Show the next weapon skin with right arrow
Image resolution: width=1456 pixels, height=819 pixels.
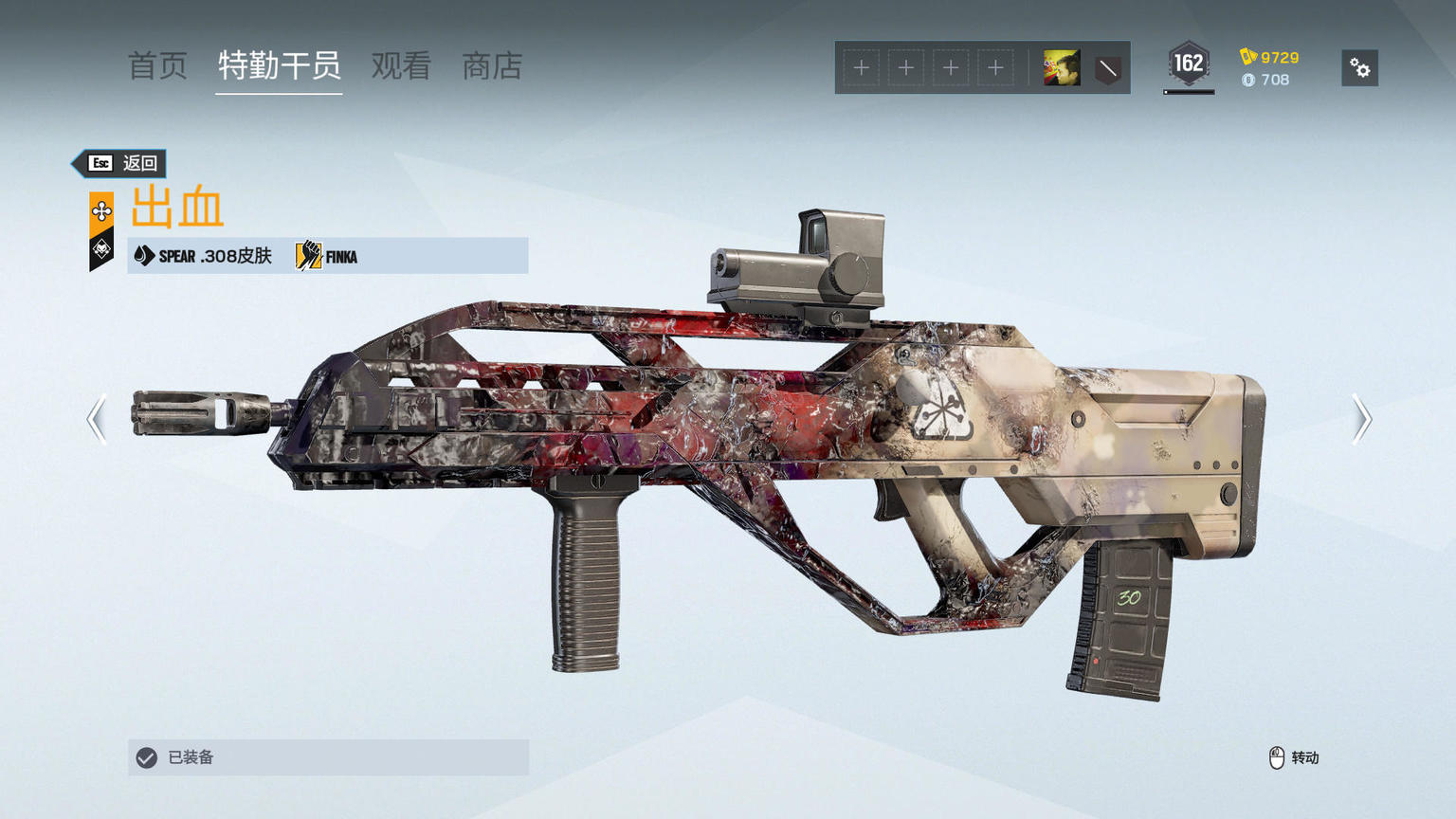[1361, 419]
